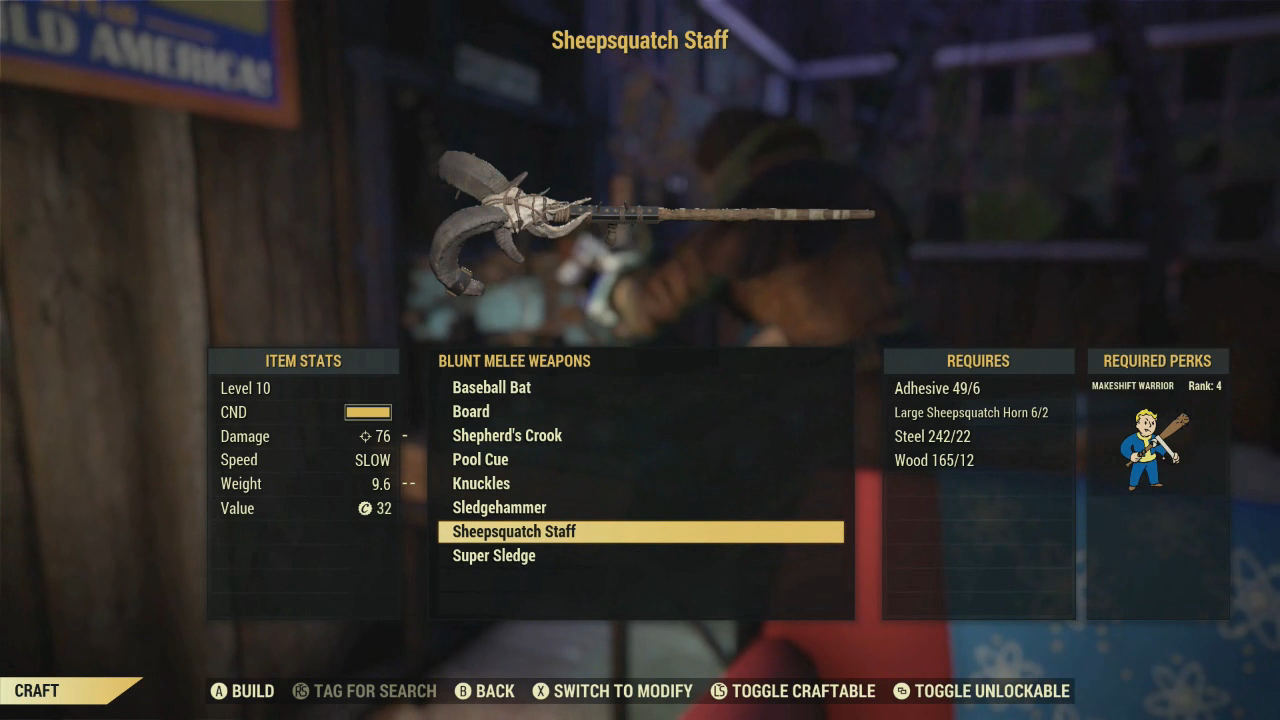Screen dimensions: 1280x720
Task: Click the highlighted Sheepsquatch Staff entry
Action: (640, 532)
